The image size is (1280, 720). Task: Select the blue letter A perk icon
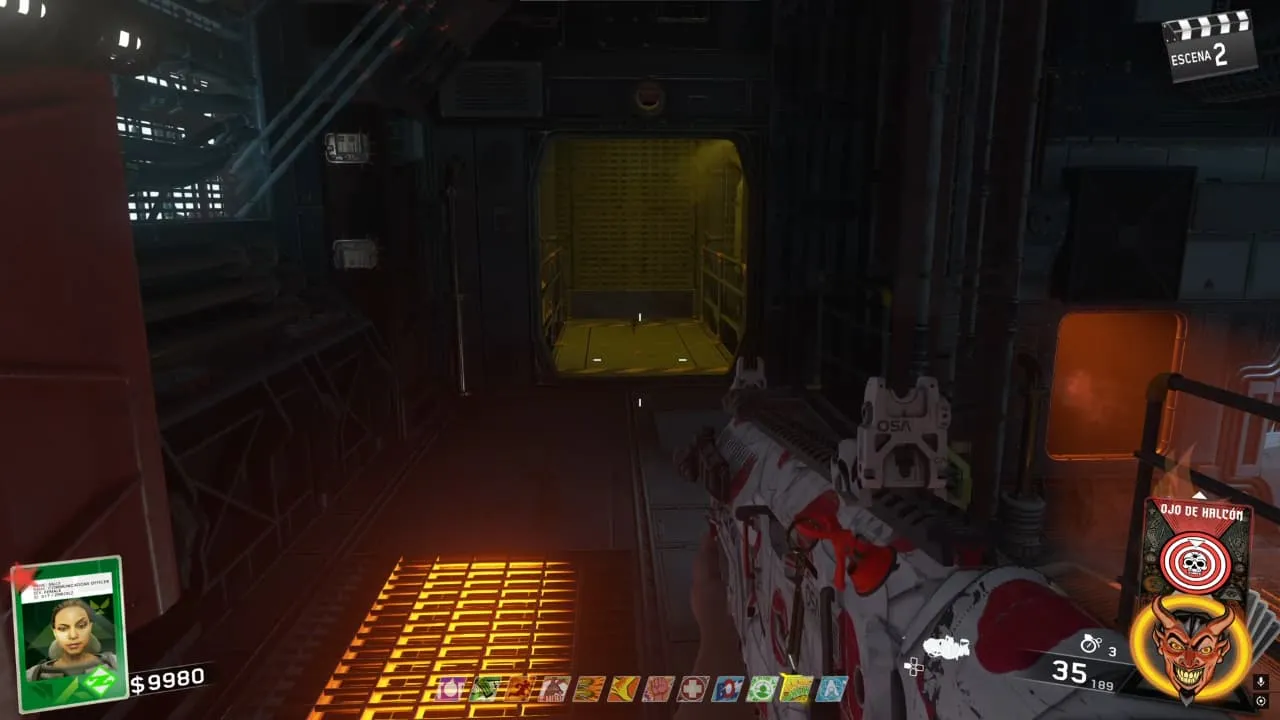[831, 689]
